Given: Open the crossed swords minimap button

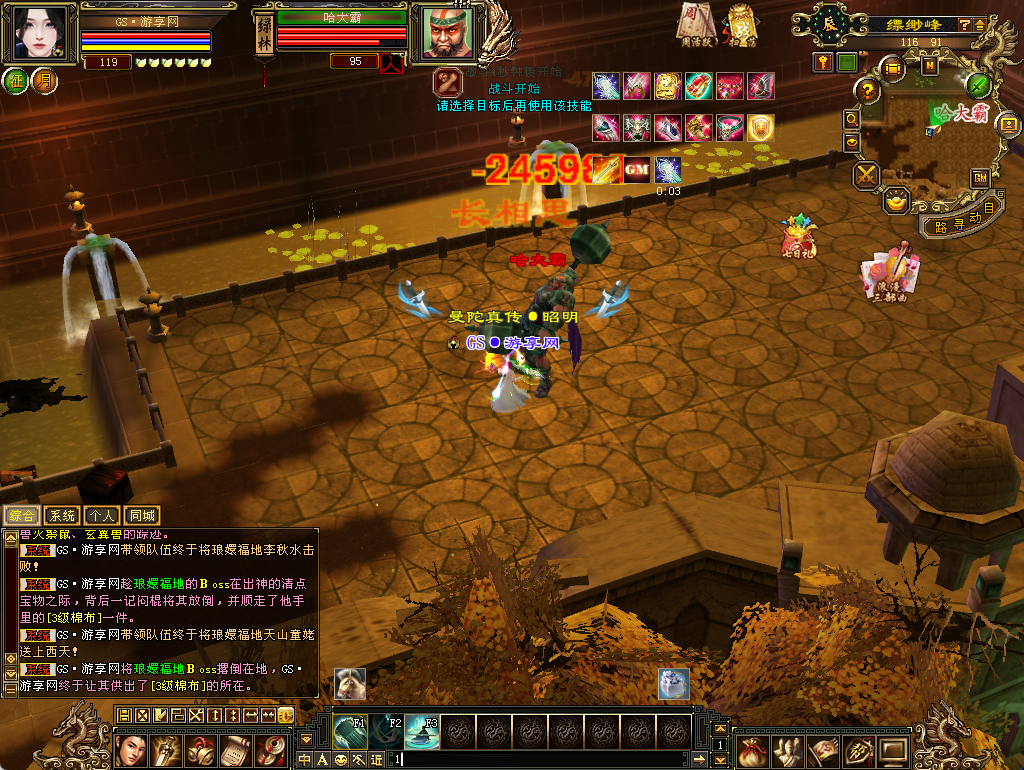Looking at the screenshot, I should tap(866, 175).
